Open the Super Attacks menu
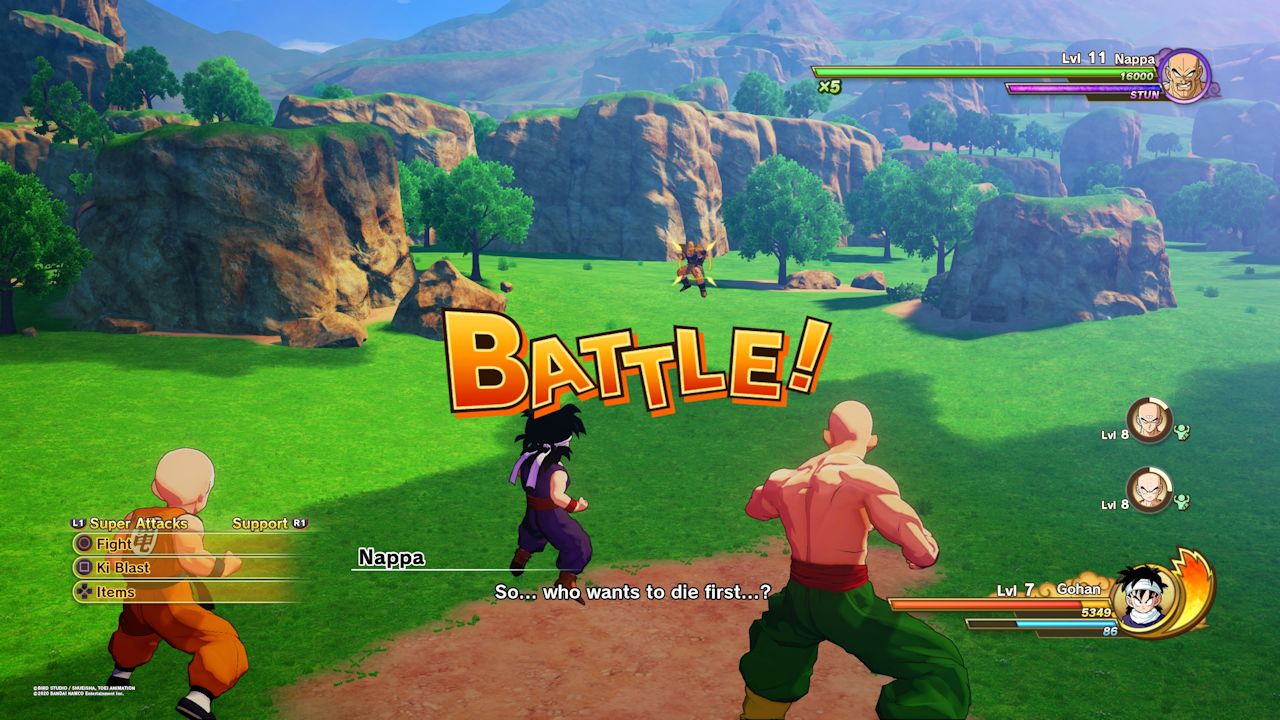The height and width of the screenshot is (720, 1280). click(139, 522)
